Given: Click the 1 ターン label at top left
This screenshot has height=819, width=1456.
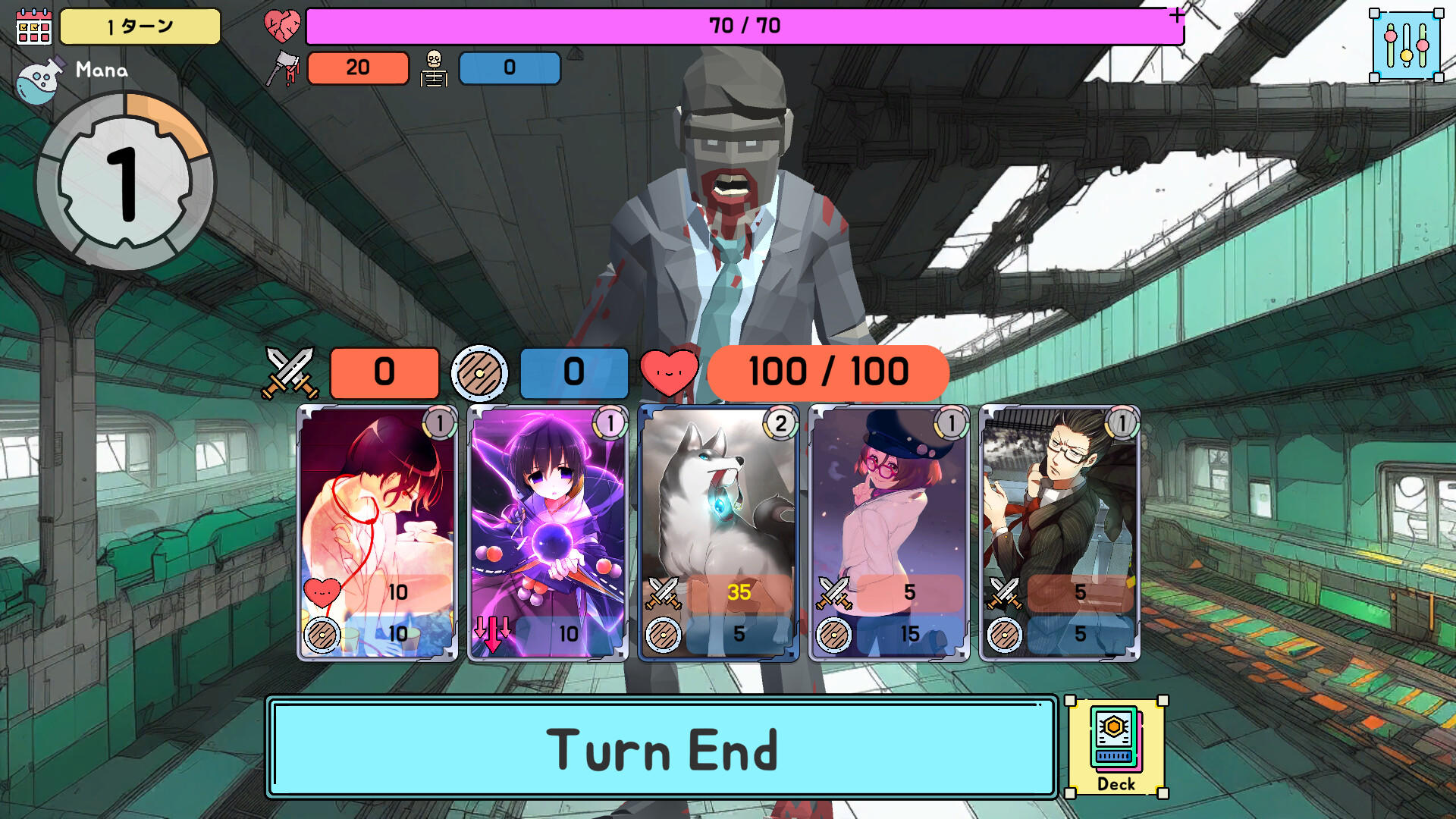Looking at the screenshot, I should [139, 27].
